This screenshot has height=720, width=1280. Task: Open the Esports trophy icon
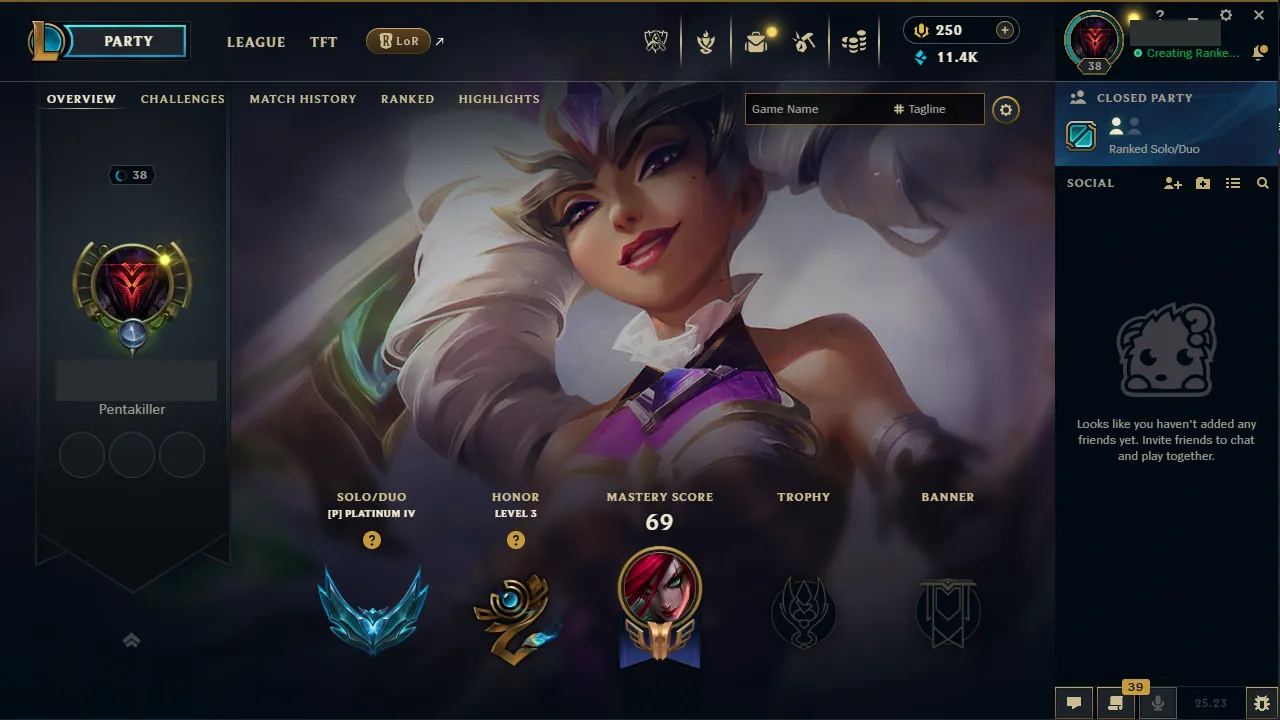(655, 42)
